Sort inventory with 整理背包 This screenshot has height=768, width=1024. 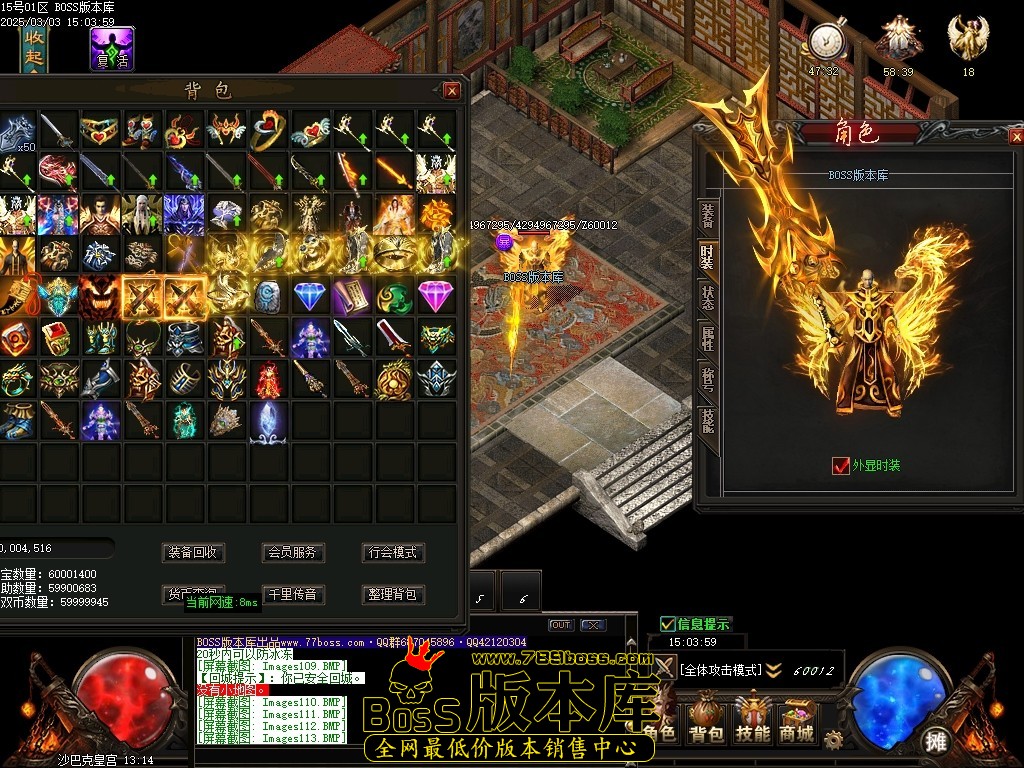[391, 594]
